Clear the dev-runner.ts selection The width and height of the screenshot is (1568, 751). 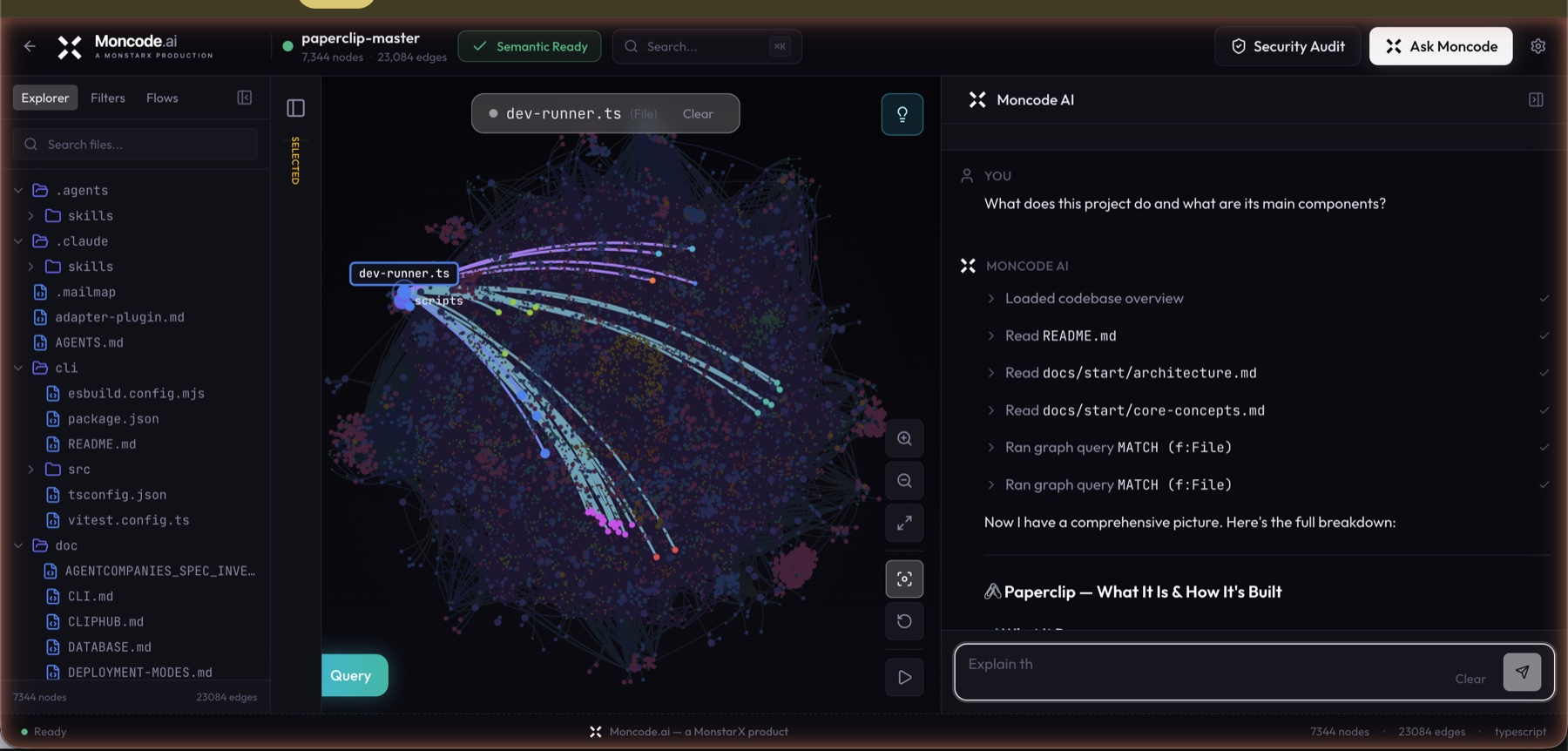pos(699,113)
